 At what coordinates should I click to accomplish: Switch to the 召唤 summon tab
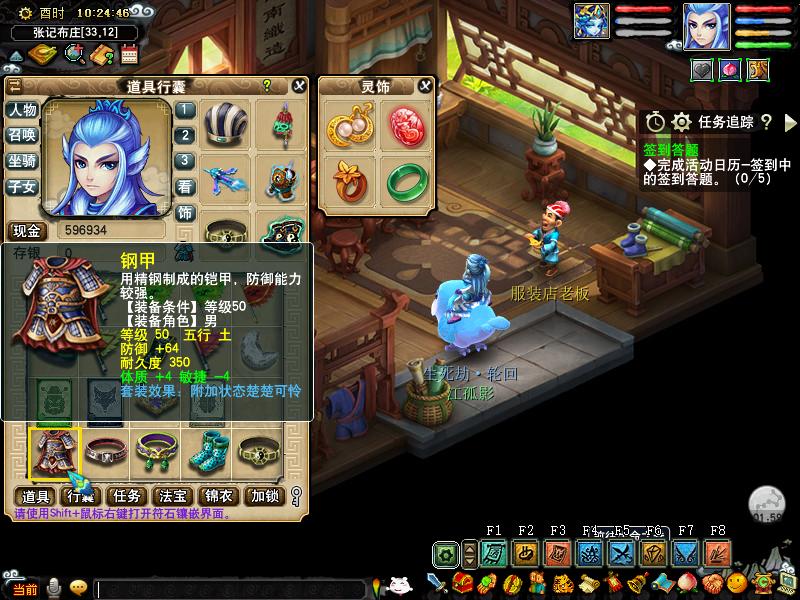23,135
